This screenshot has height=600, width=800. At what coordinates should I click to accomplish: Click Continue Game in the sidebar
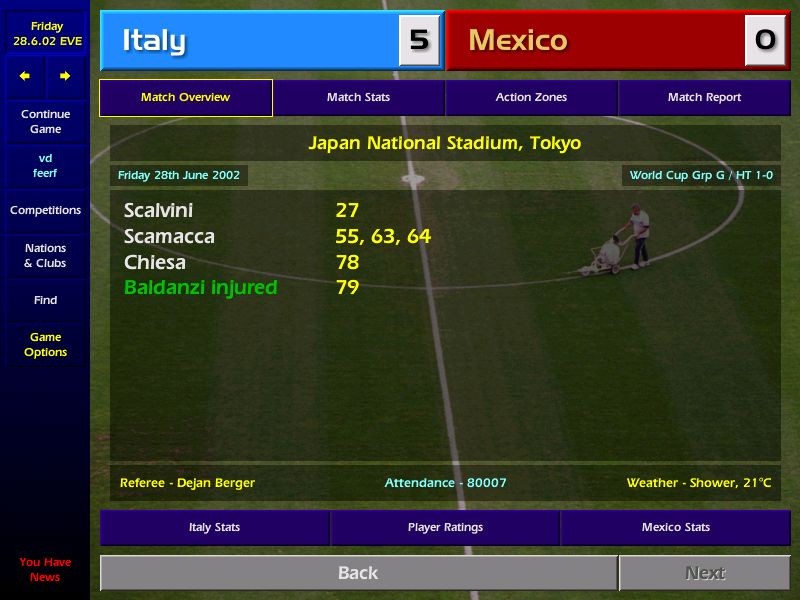click(45, 122)
